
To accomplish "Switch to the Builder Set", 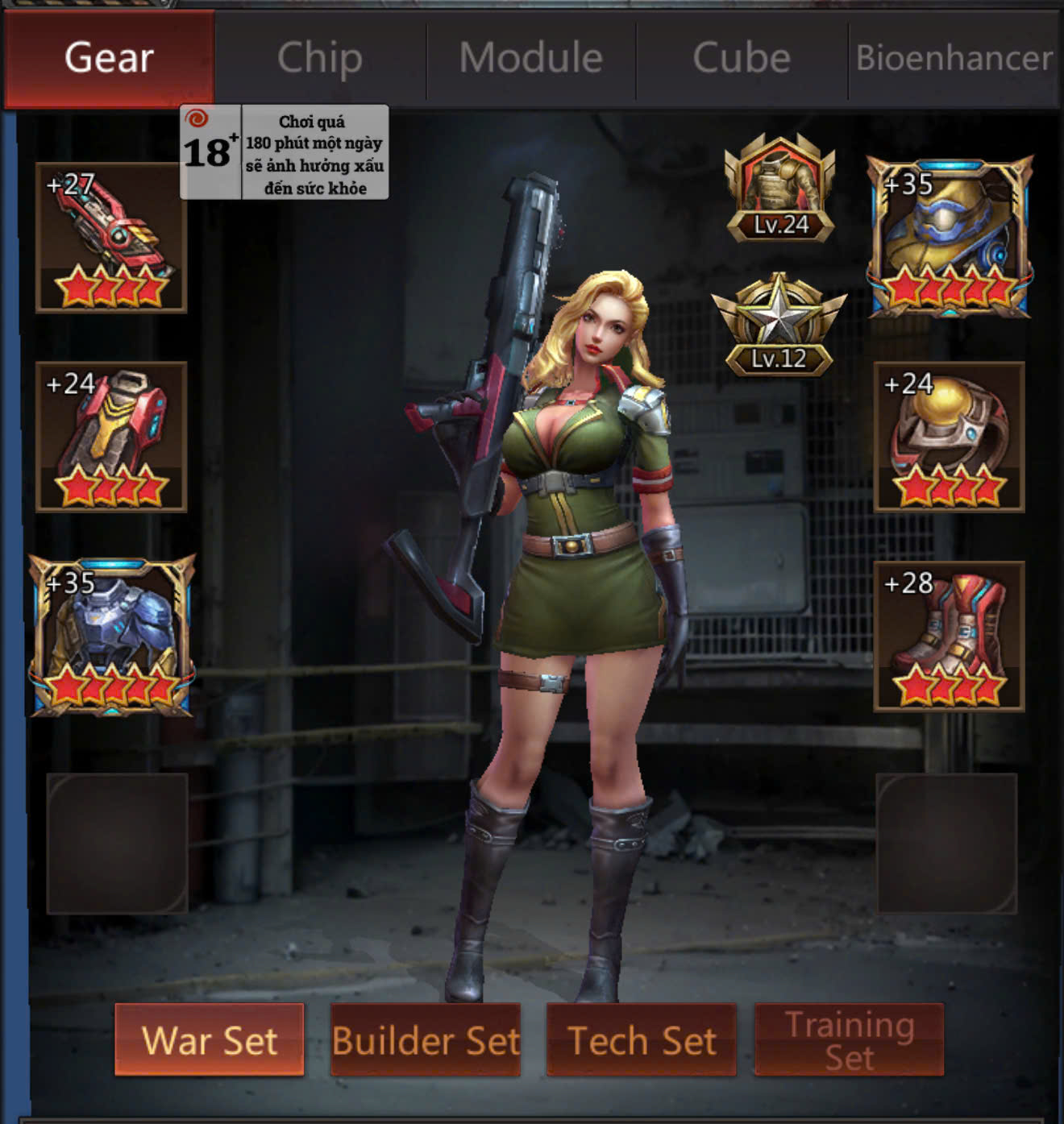I will [x=426, y=1039].
